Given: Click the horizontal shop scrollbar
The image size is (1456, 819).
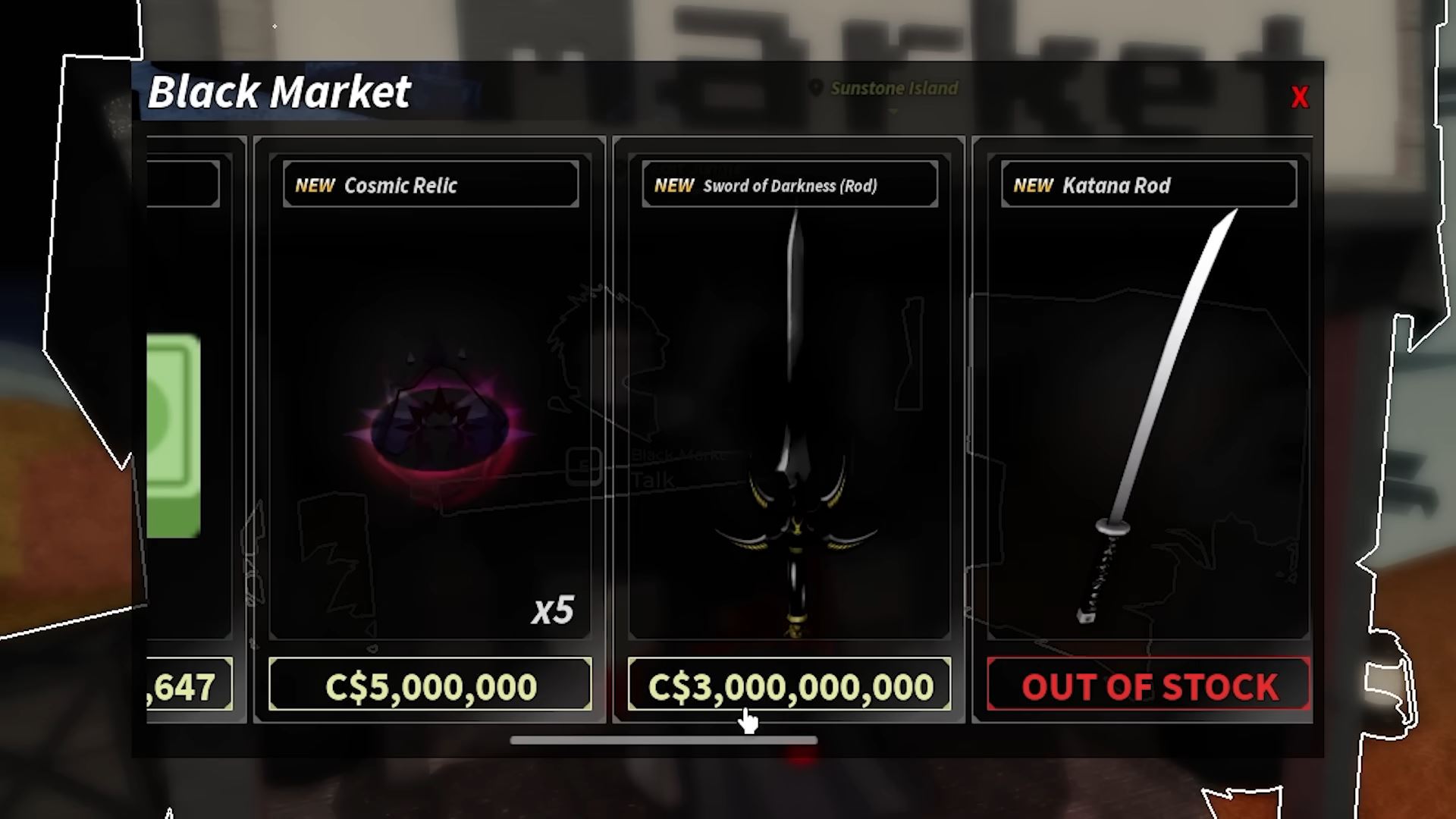Looking at the screenshot, I should (x=664, y=740).
